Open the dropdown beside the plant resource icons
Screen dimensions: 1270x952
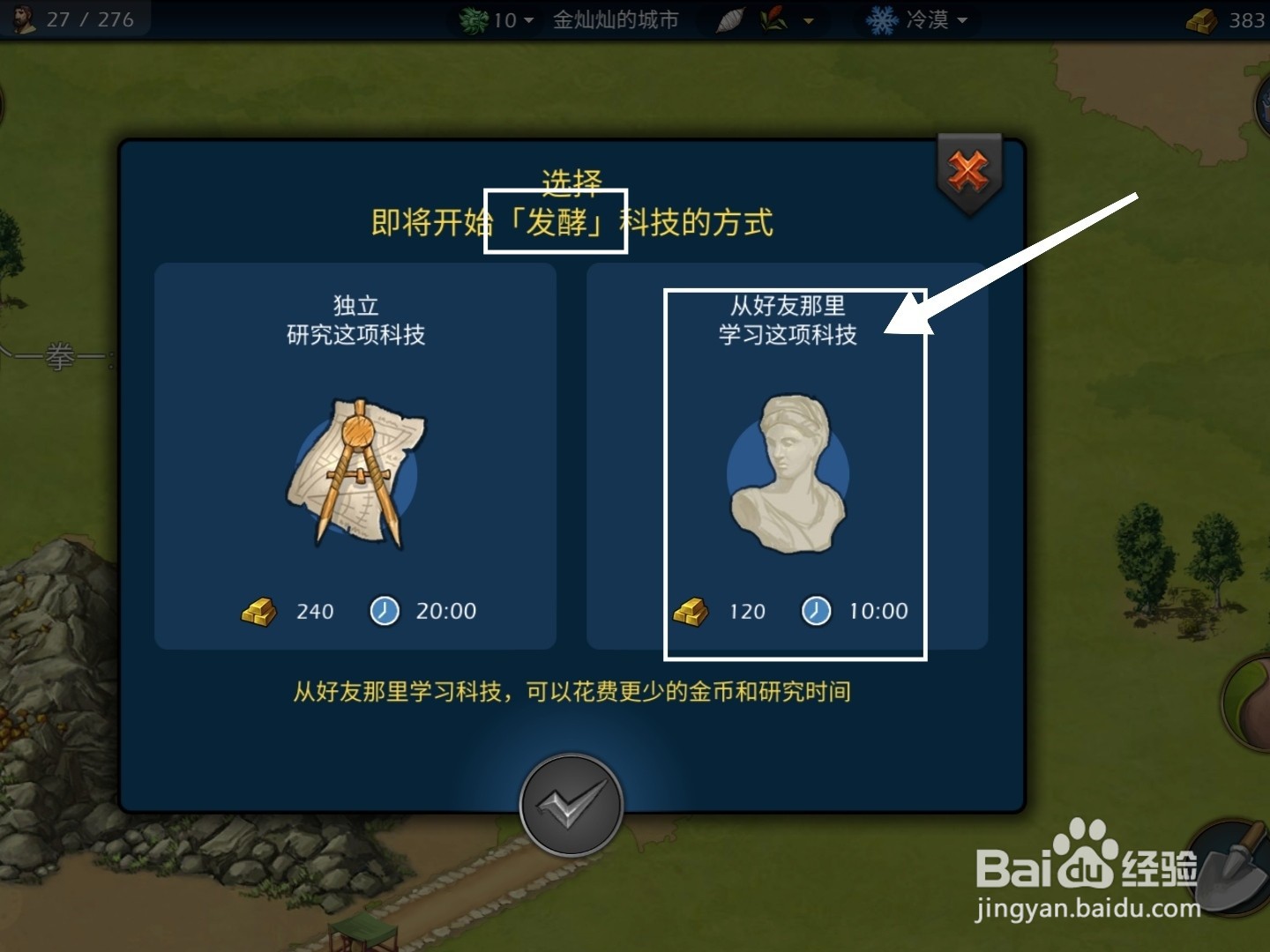tap(805, 19)
